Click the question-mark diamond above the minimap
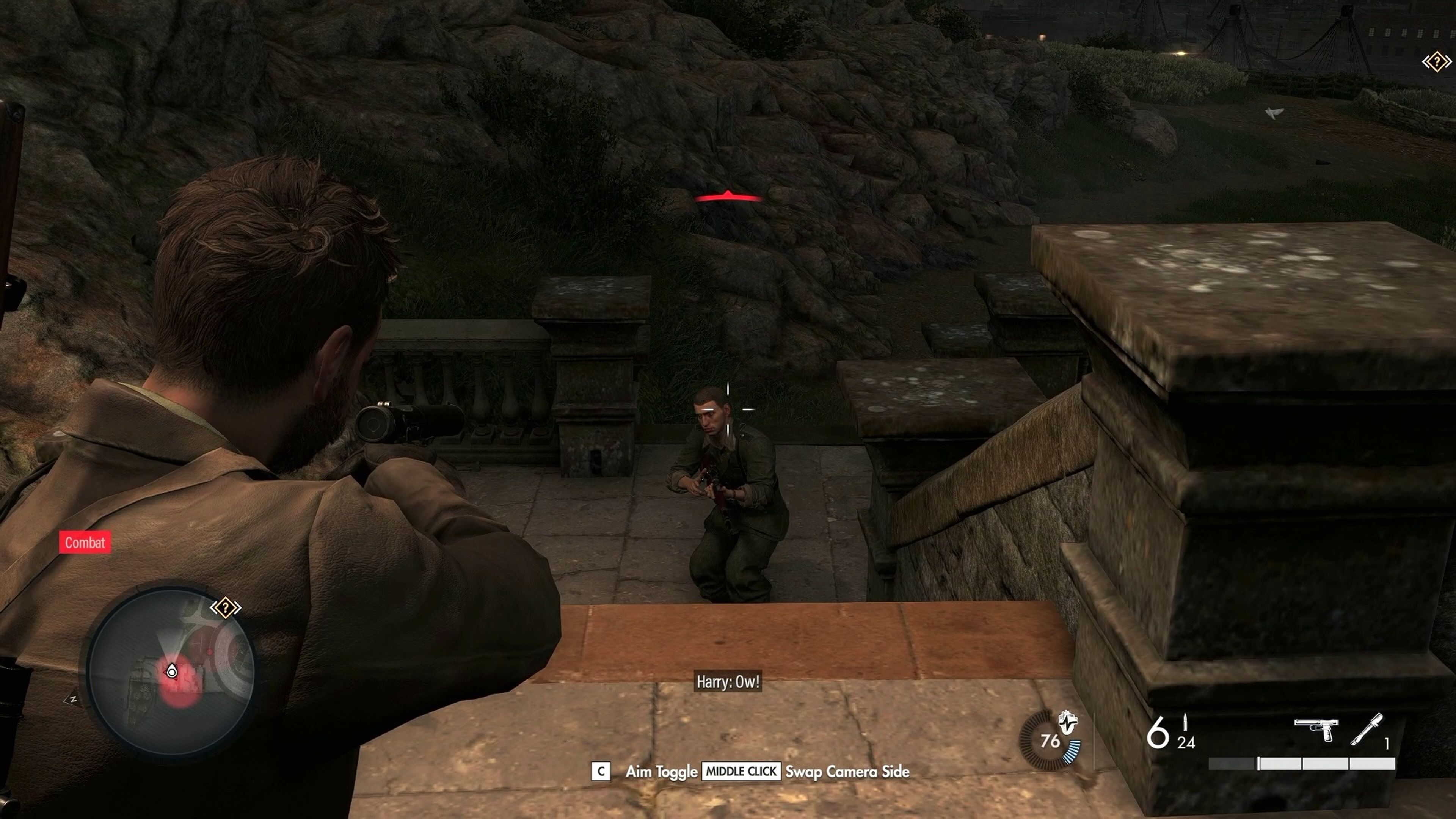Image resolution: width=1456 pixels, height=819 pixels. [226, 607]
